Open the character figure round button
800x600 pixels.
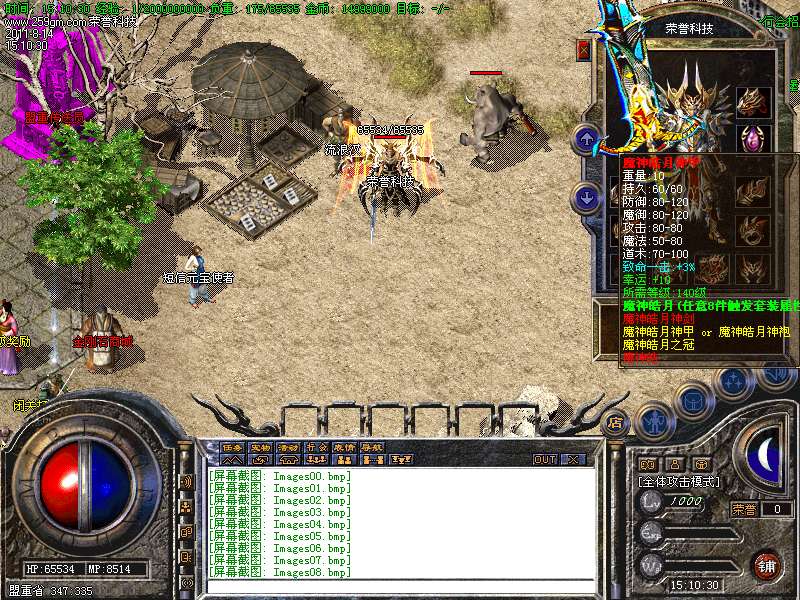click(x=654, y=419)
